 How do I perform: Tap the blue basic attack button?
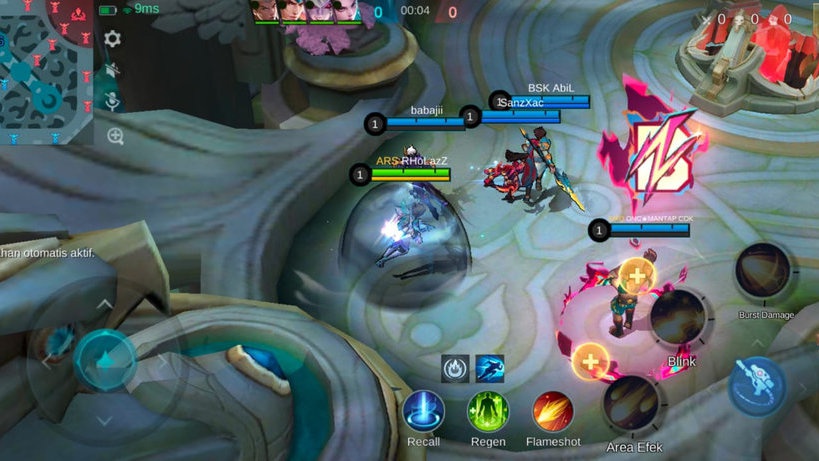pyautogui.click(x=756, y=385)
